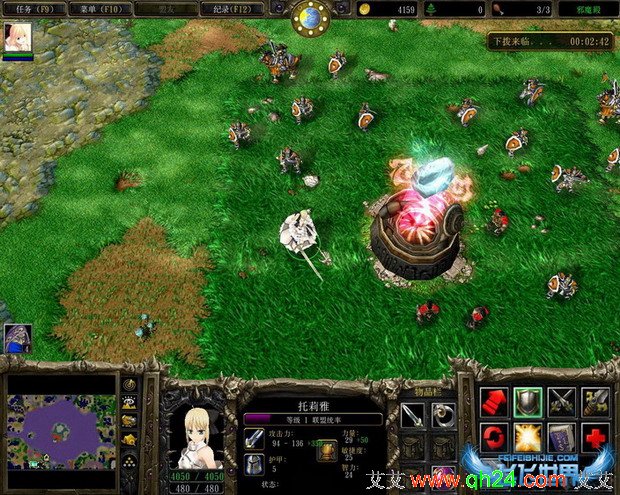Open the 纪录 (F12) log menu

coord(232,9)
